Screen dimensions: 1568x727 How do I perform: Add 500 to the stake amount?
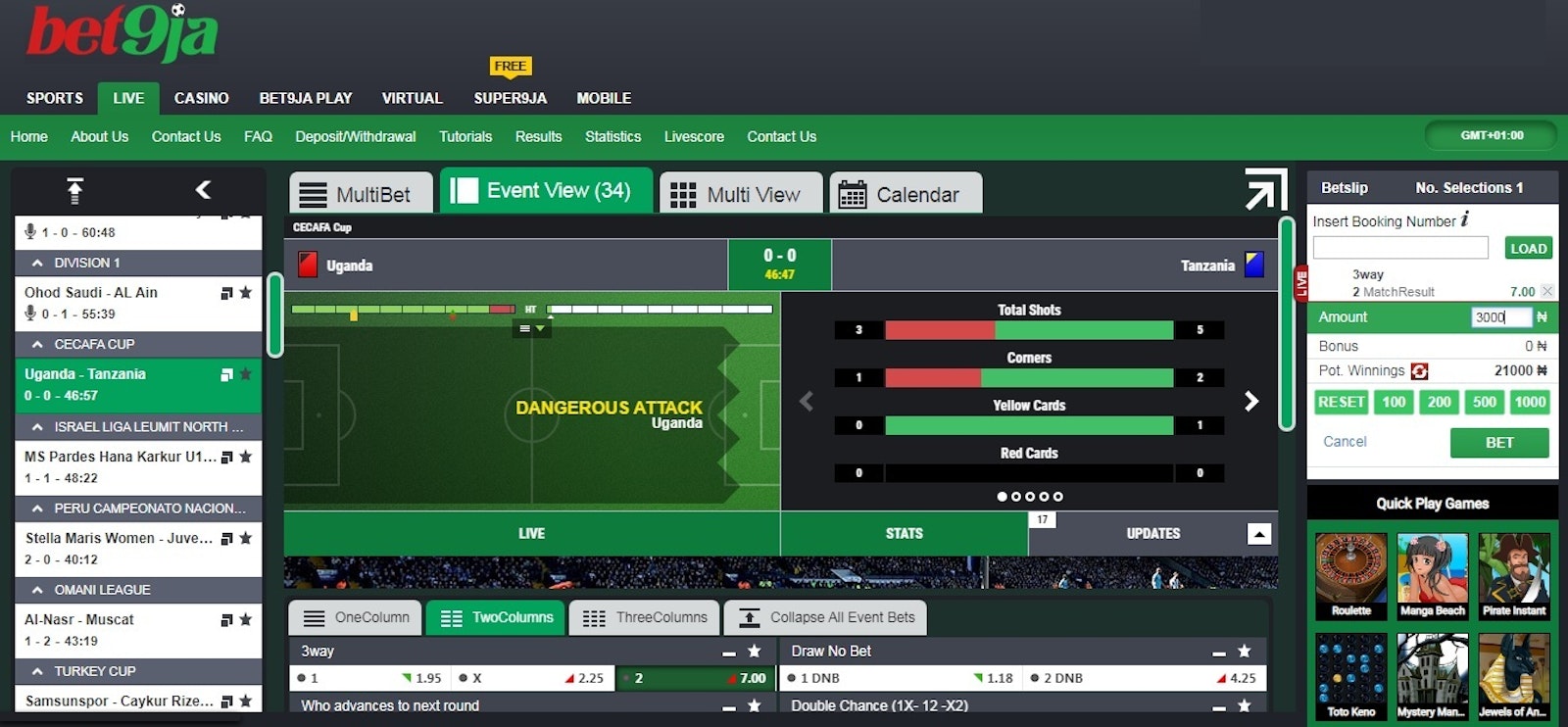click(x=1484, y=402)
